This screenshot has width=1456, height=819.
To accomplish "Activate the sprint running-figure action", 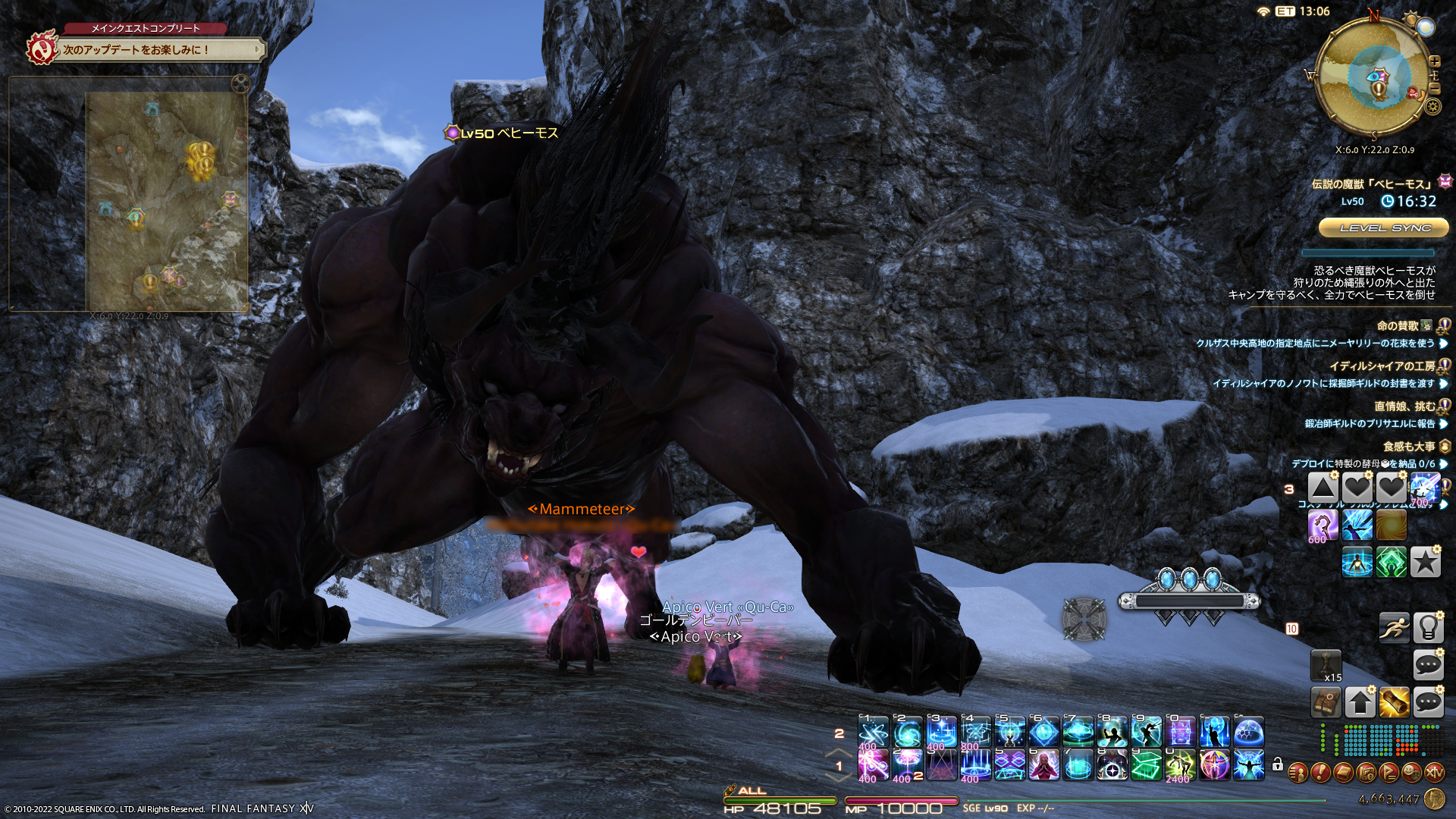I will tap(1394, 627).
